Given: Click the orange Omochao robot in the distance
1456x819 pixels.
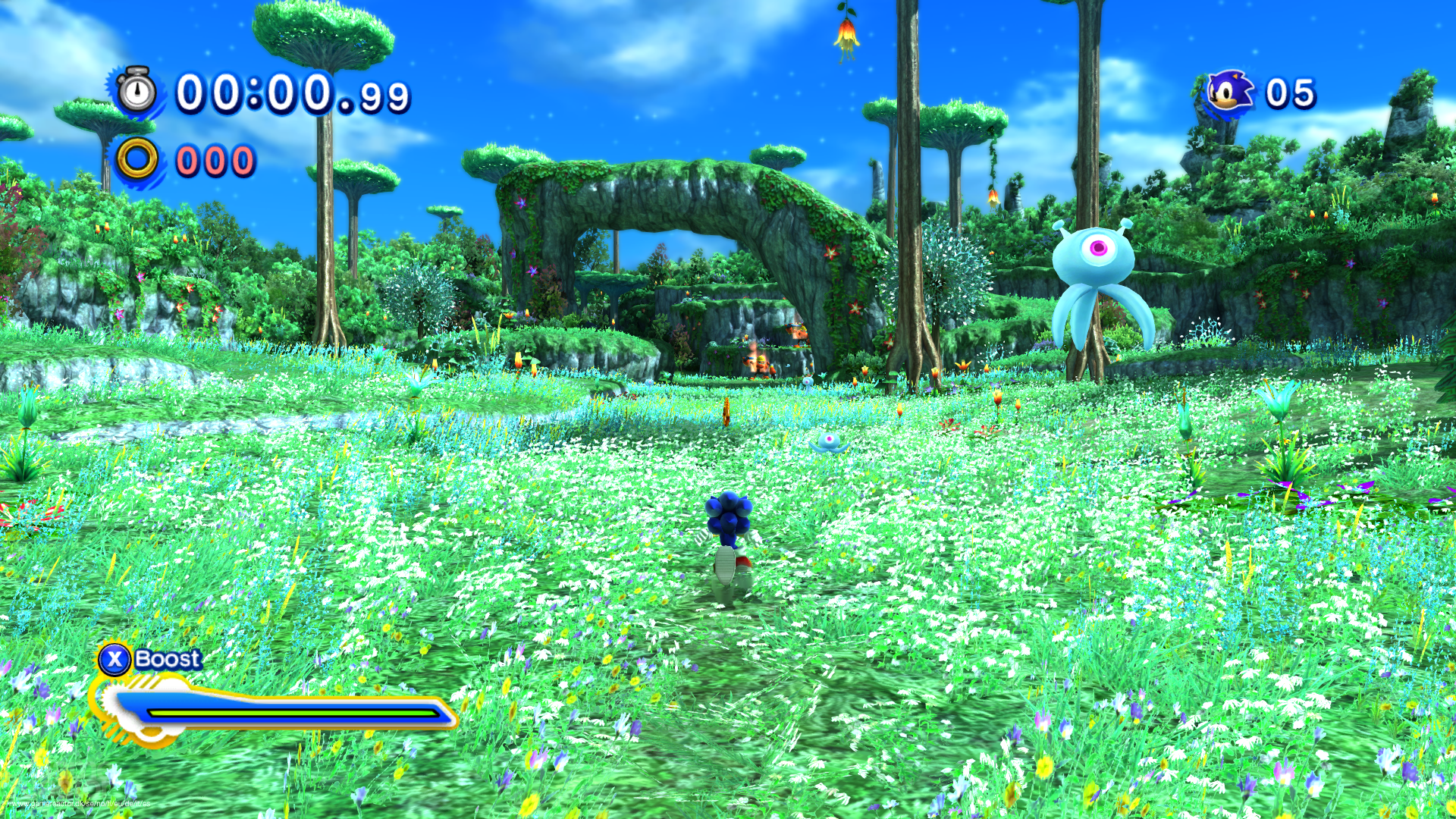Looking at the screenshot, I should point(758,364).
